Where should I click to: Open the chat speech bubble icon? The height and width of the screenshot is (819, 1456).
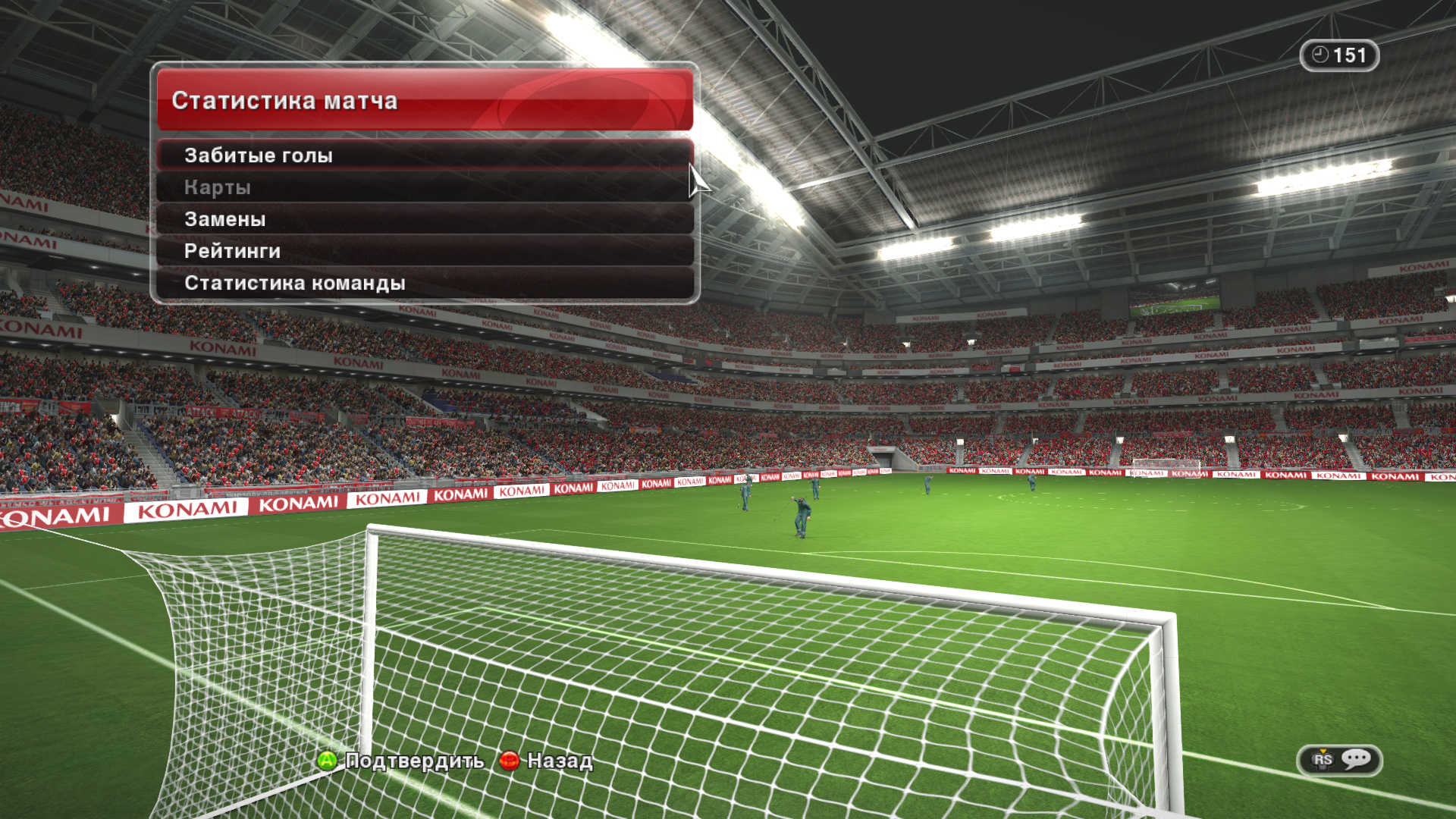[x=1356, y=759]
